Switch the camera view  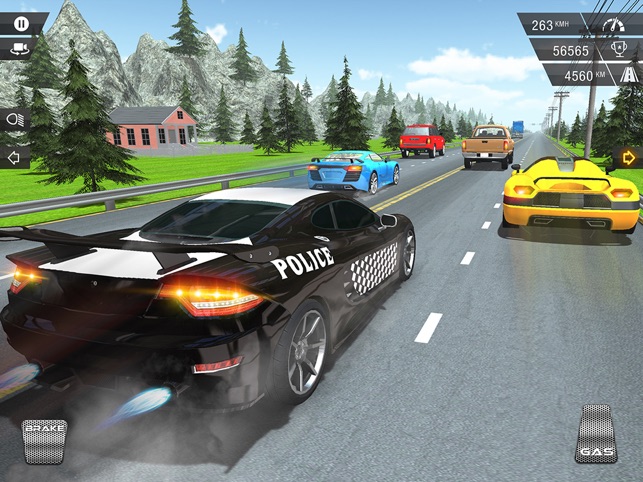coord(19,46)
